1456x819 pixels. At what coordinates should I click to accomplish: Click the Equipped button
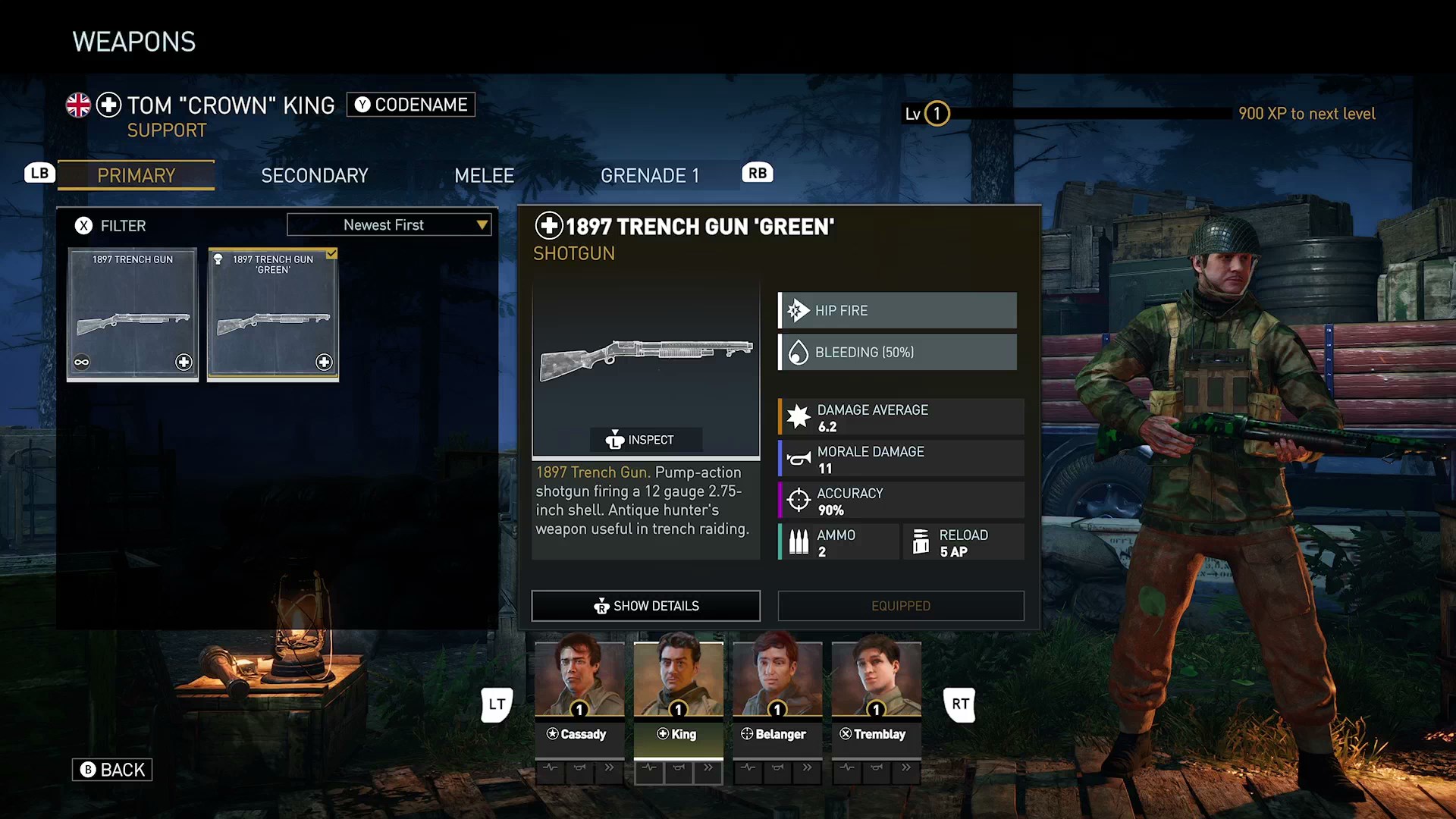(x=901, y=606)
